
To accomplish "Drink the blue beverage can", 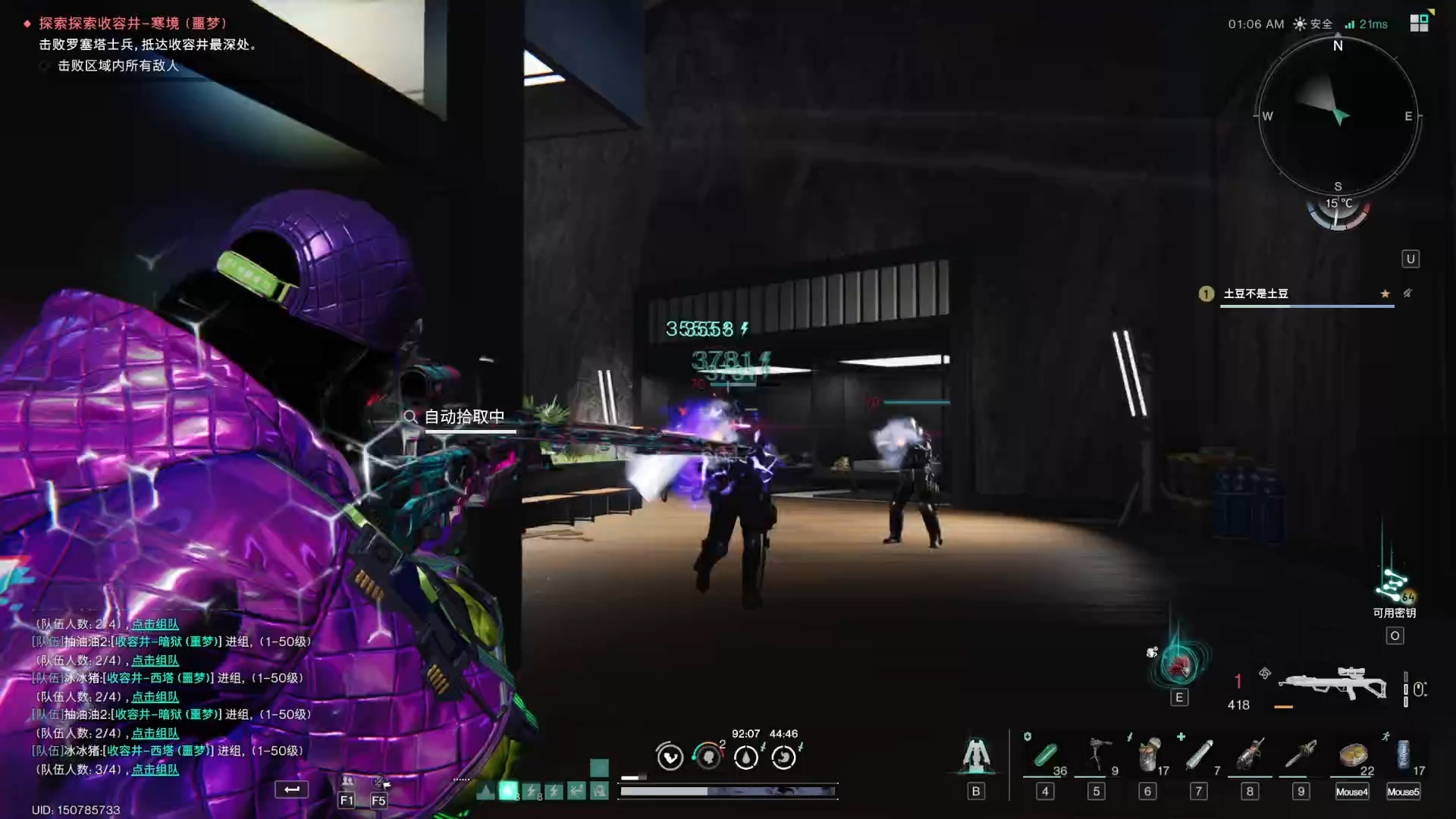I will [x=1403, y=755].
